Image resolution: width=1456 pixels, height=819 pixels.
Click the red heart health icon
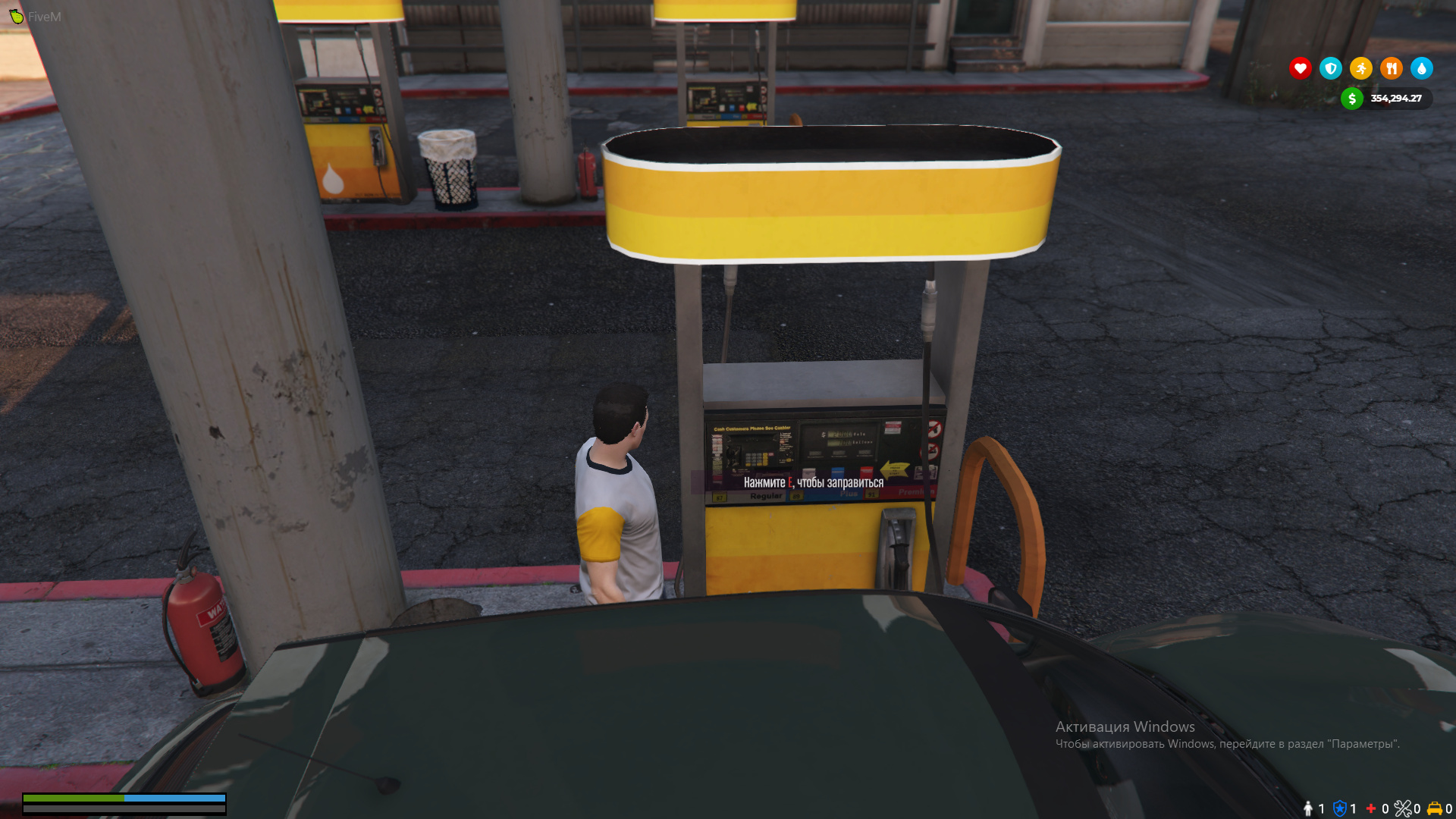pos(1300,68)
